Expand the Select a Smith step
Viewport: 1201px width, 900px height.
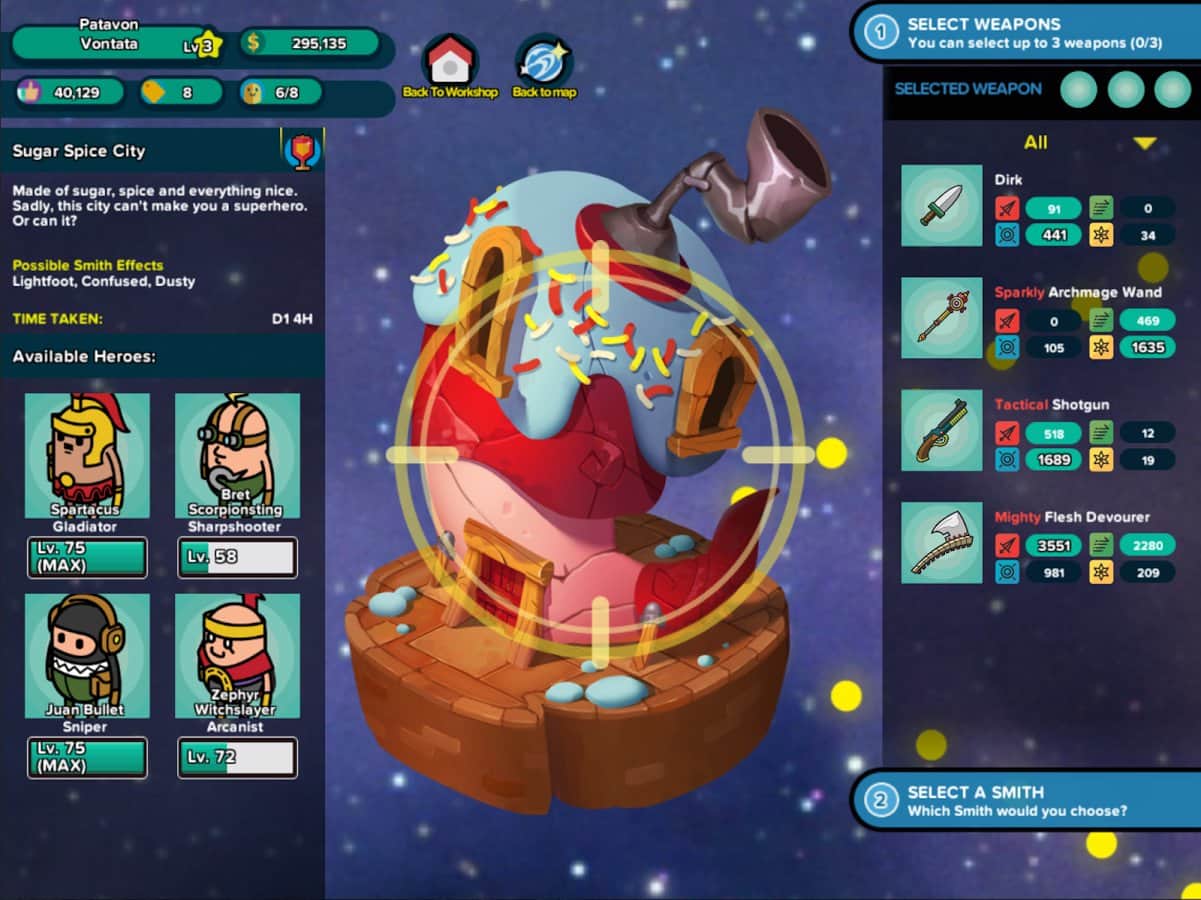1025,800
